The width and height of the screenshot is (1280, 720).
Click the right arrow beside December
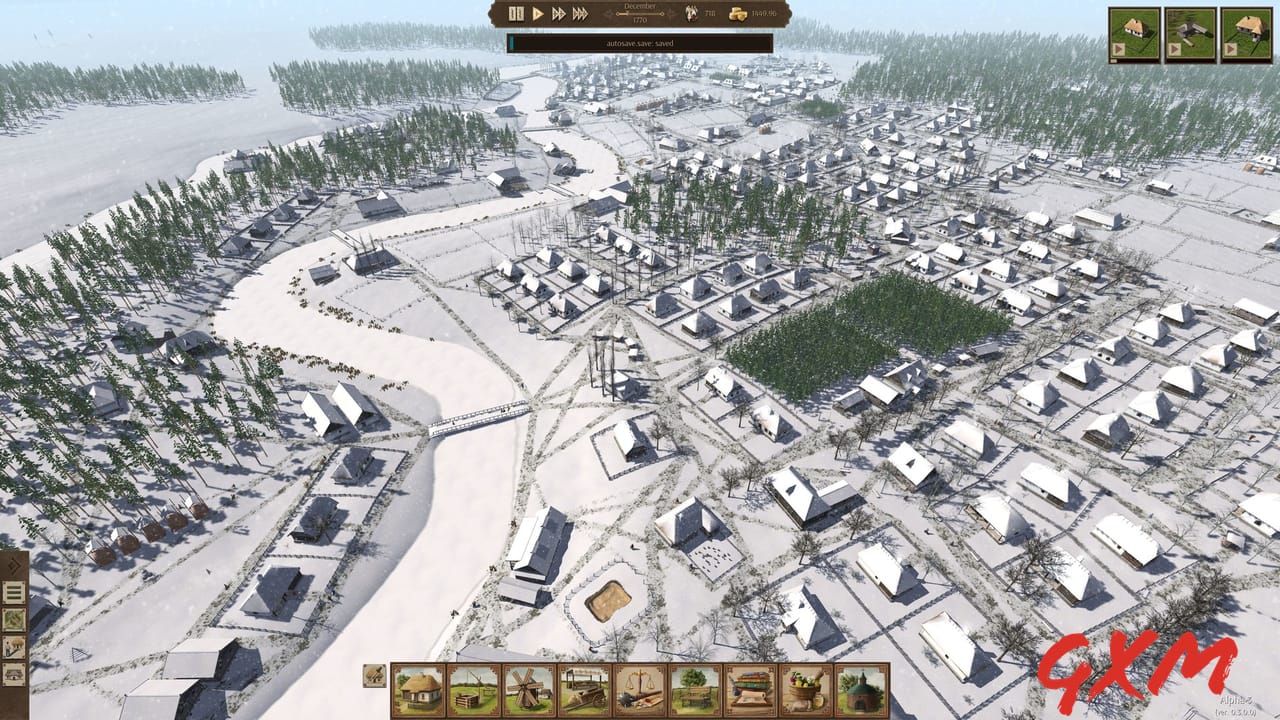(670, 13)
